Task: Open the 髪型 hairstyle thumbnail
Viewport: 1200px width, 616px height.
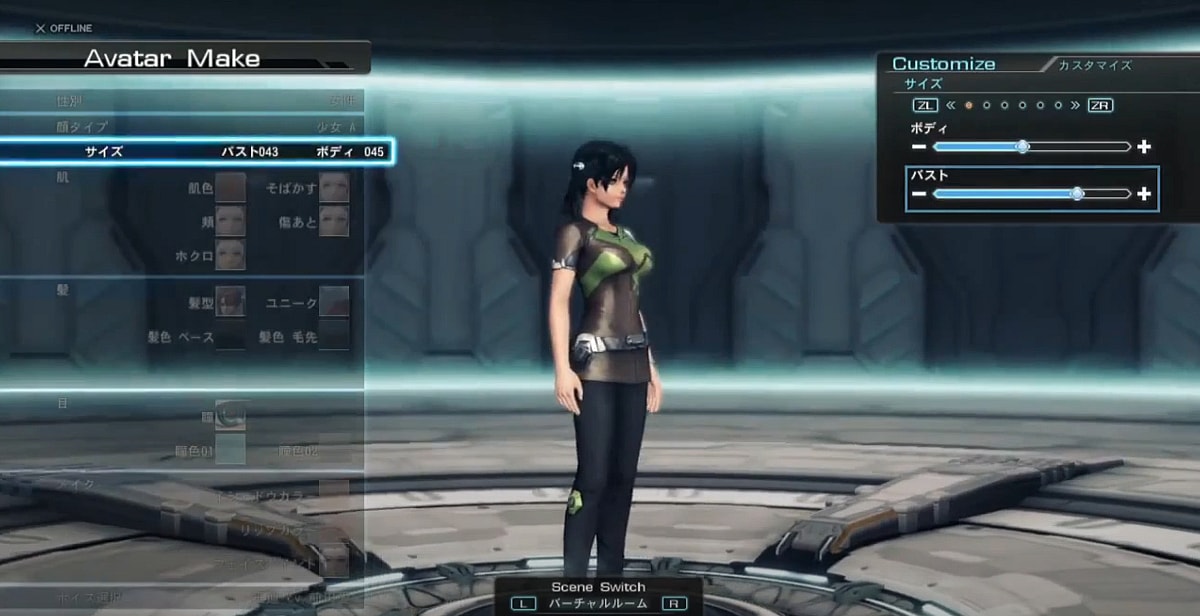Action: point(231,301)
